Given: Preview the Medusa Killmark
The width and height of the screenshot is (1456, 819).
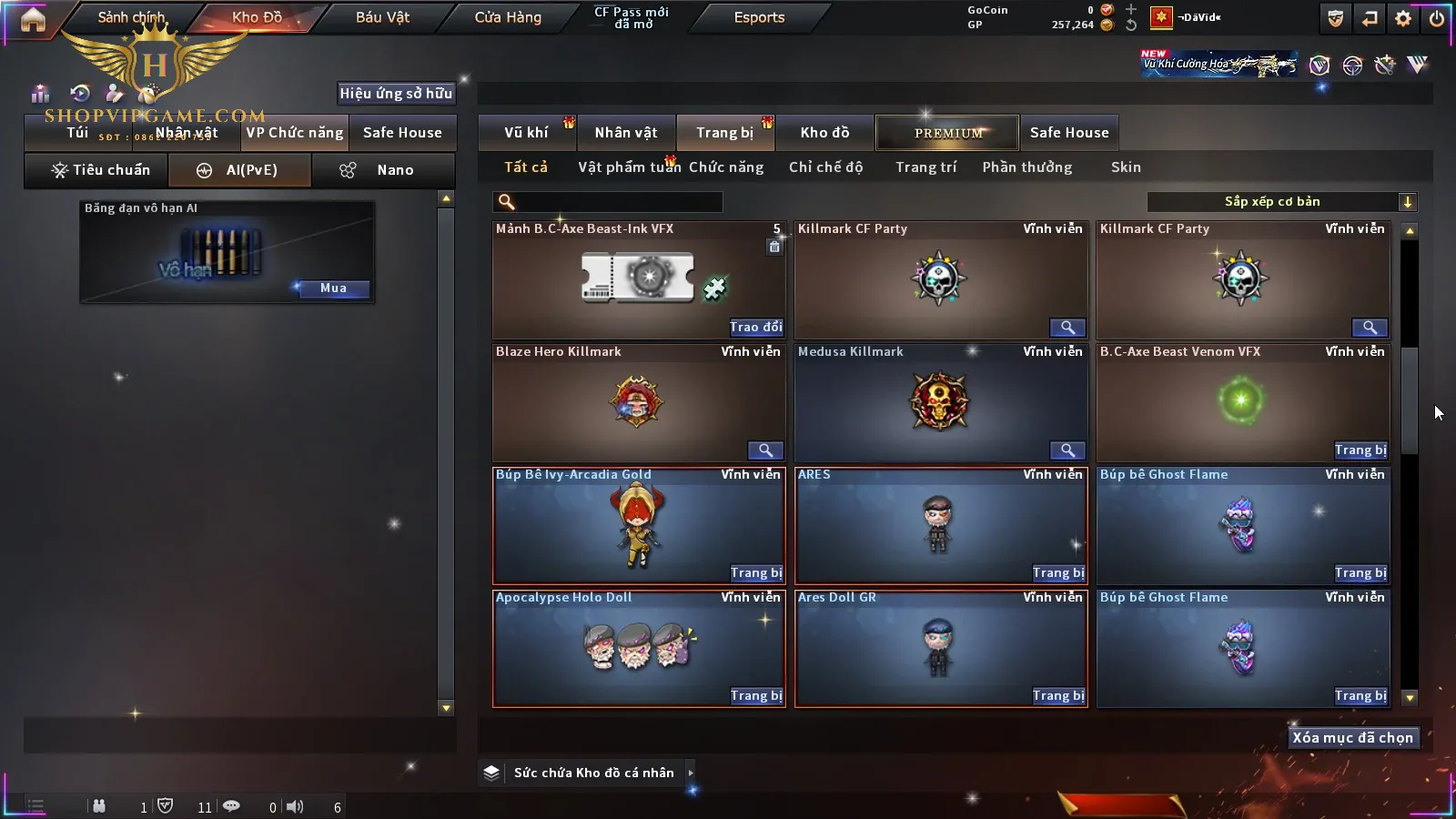Looking at the screenshot, I should pos(1067,450).
